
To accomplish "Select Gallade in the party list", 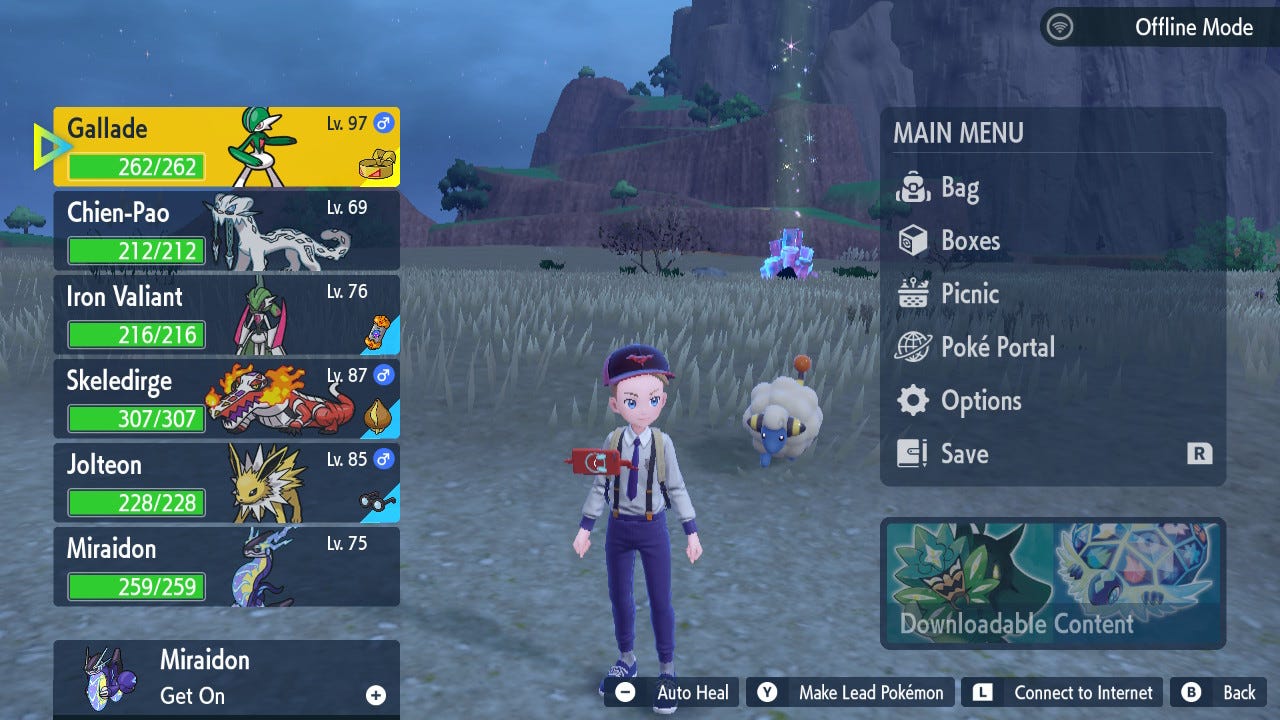I will (226, 147).
